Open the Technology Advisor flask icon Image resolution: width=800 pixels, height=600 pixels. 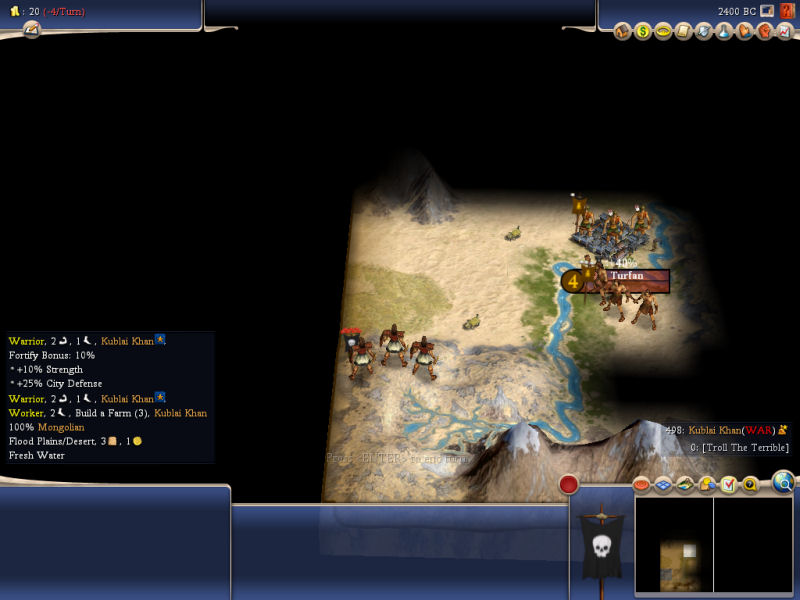click(724, 32)
